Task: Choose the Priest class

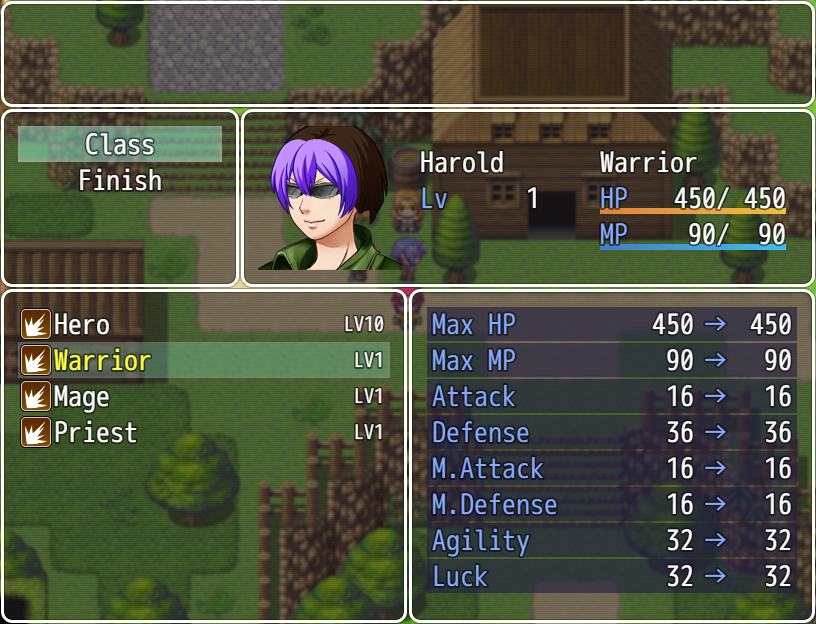Action: [203, 433]
